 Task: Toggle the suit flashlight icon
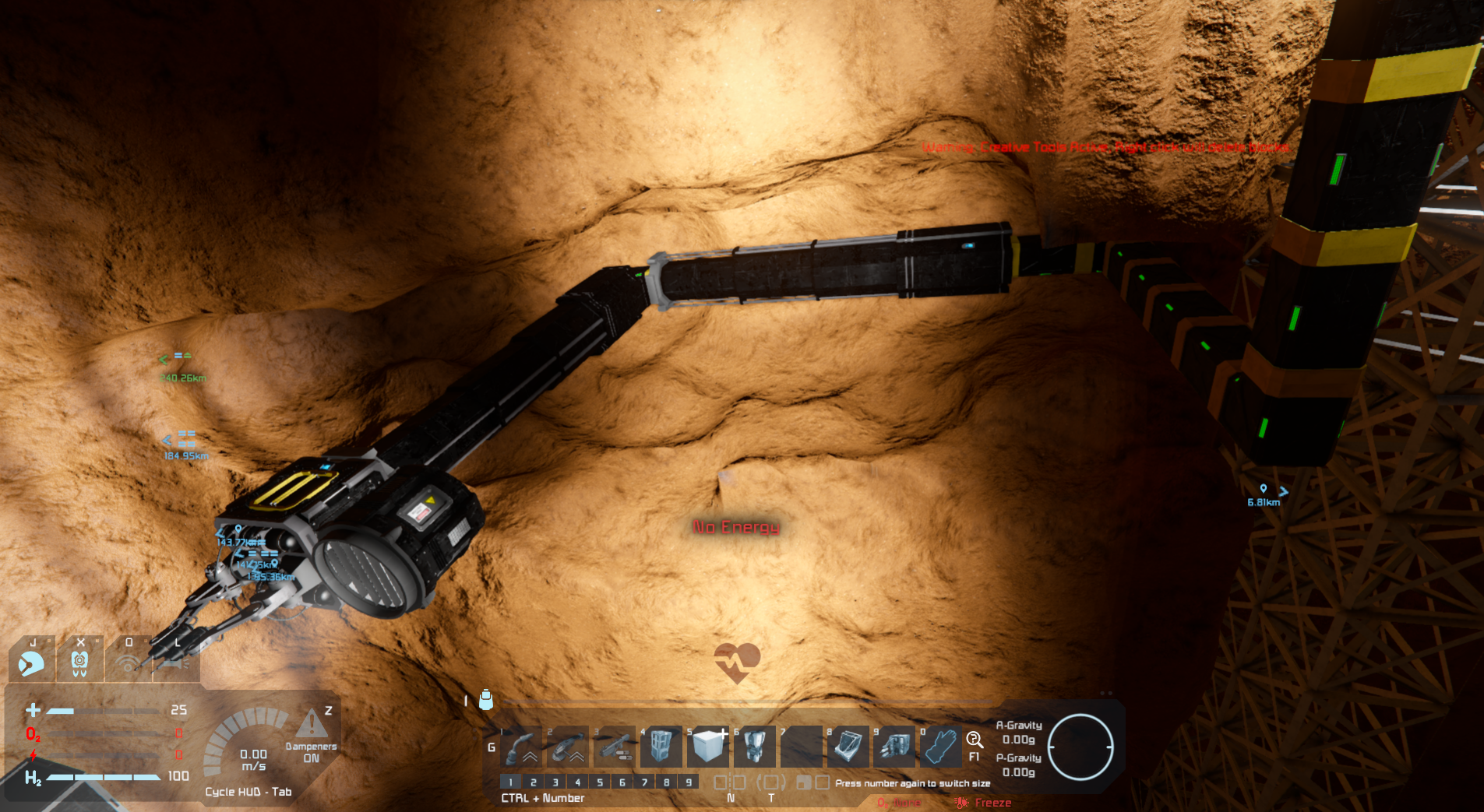(x=176, y=663)
